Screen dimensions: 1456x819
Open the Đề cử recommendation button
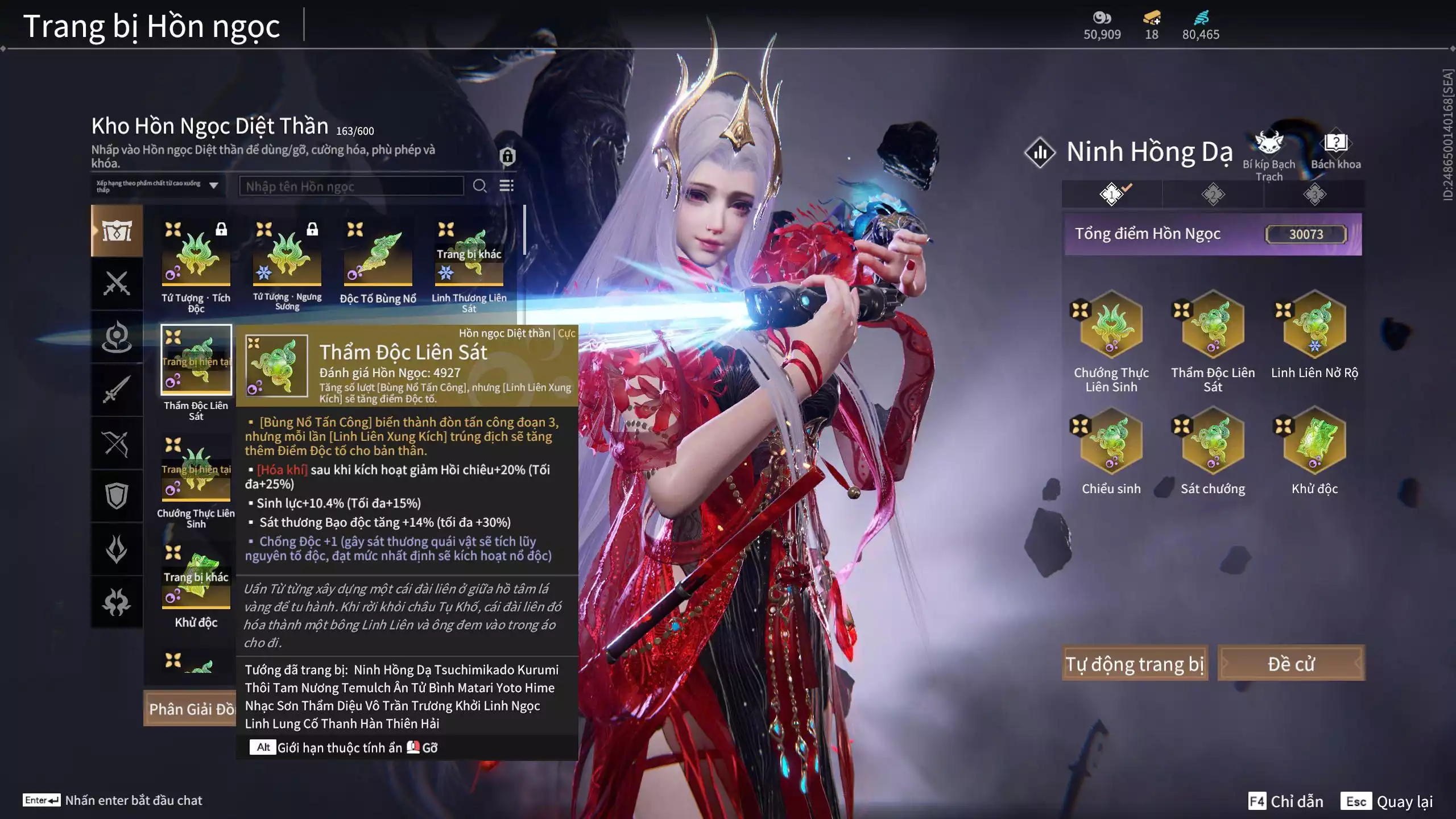pyautogui.click(x=1291, y=663)
